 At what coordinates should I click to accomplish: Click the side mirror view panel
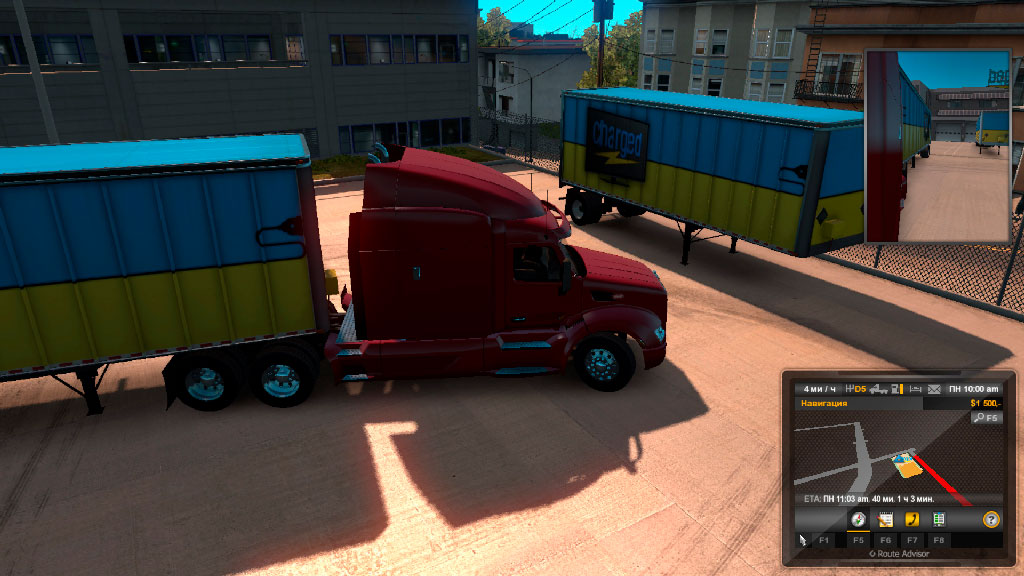point(937,146)
